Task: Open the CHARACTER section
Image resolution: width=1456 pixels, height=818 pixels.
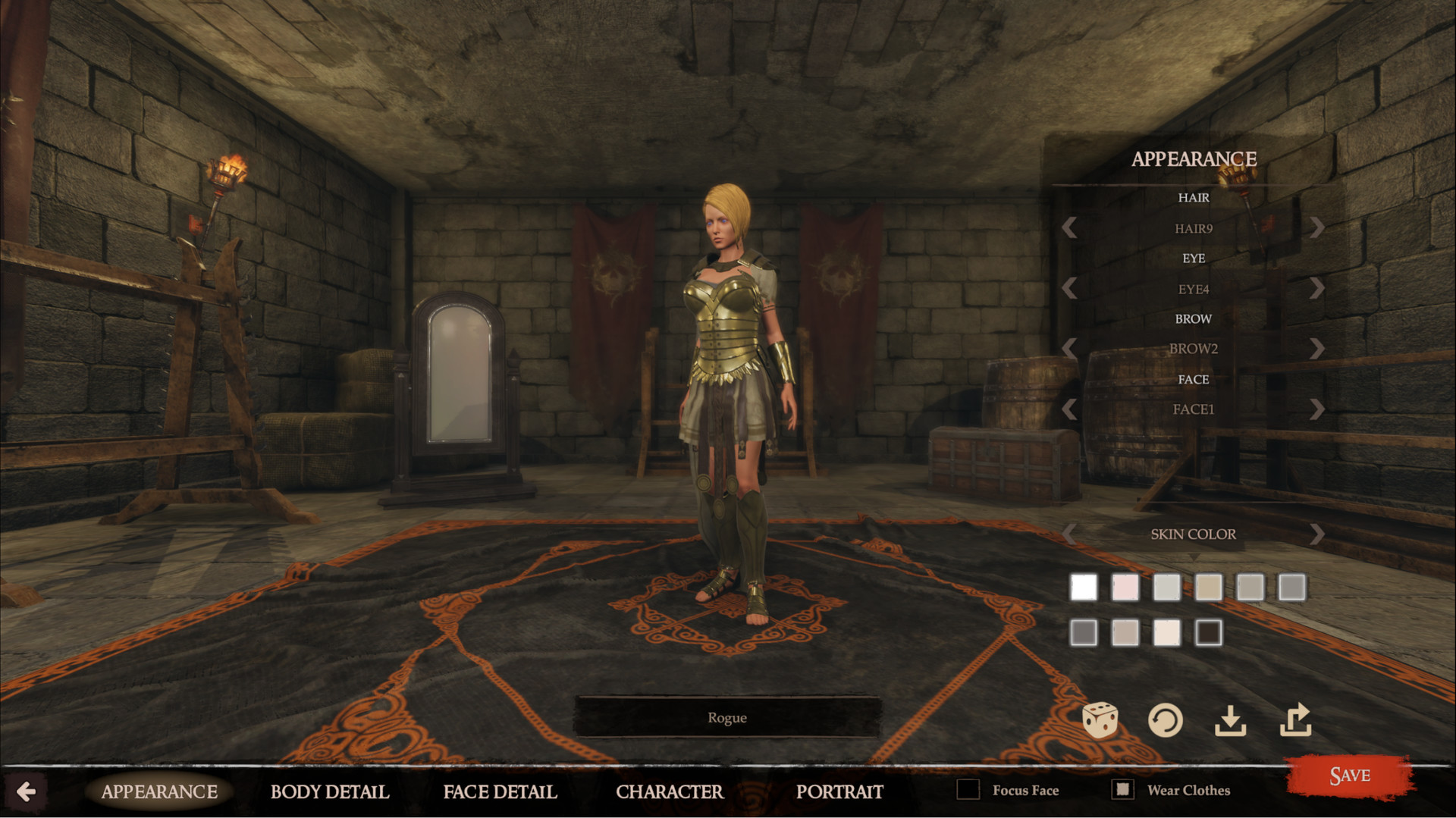Action: 670,792
